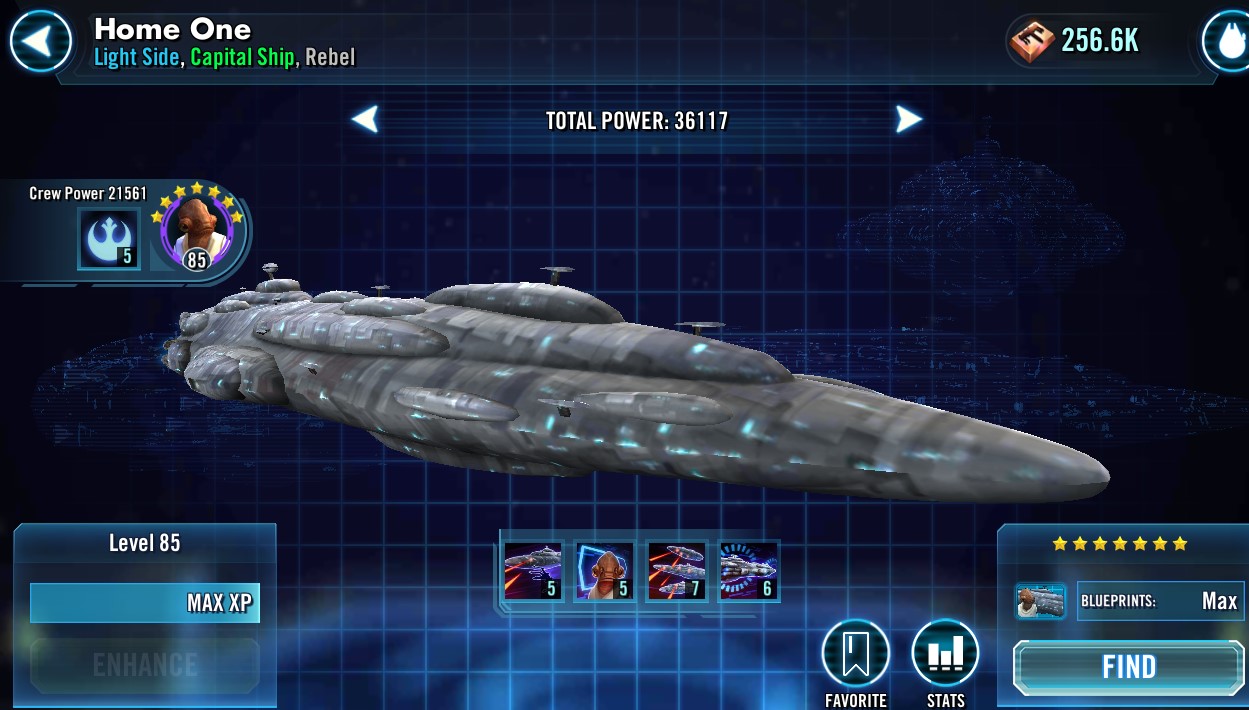Select the Rebel Alliance crew ability icon
The image size is (1249, 710).
[108, 239]
